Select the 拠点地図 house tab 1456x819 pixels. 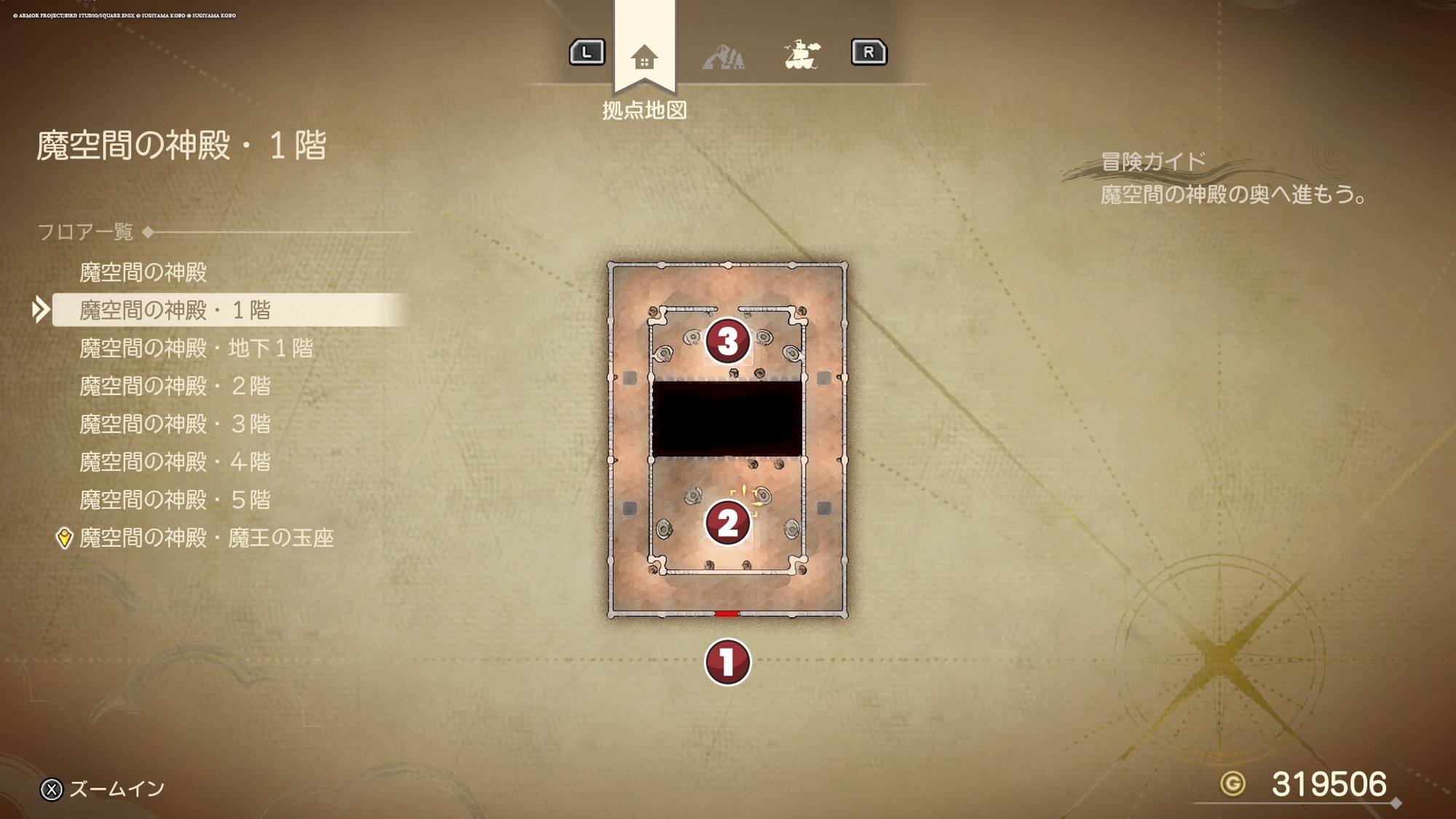[644, 57]
